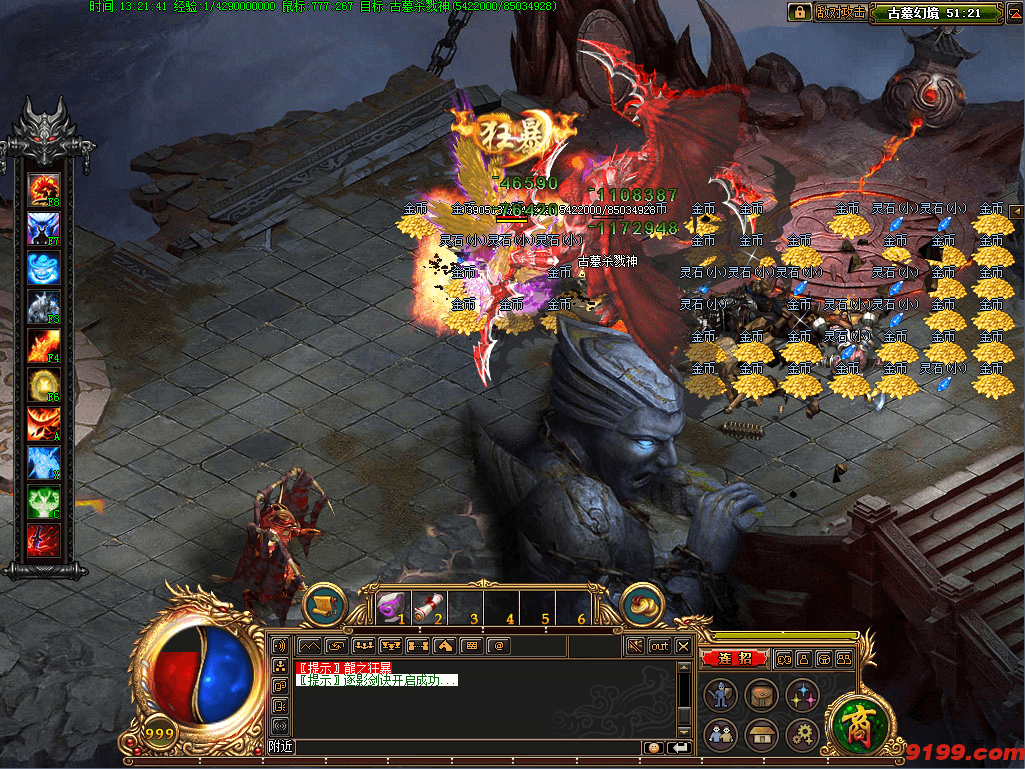Open the emoji smiley picker in chat
The width and height of the screenshot is (1025, 769).
653,747
